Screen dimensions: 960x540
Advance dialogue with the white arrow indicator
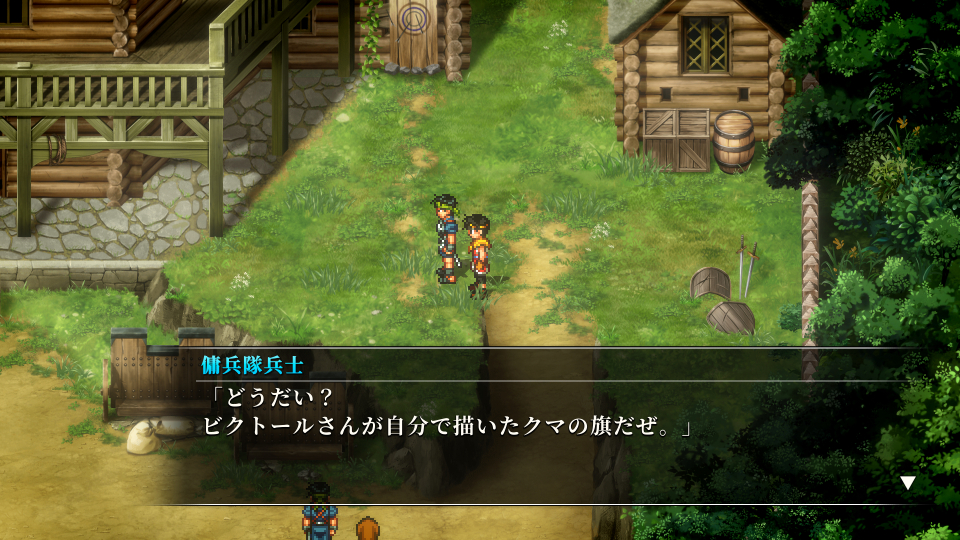(x=907, y=483)
